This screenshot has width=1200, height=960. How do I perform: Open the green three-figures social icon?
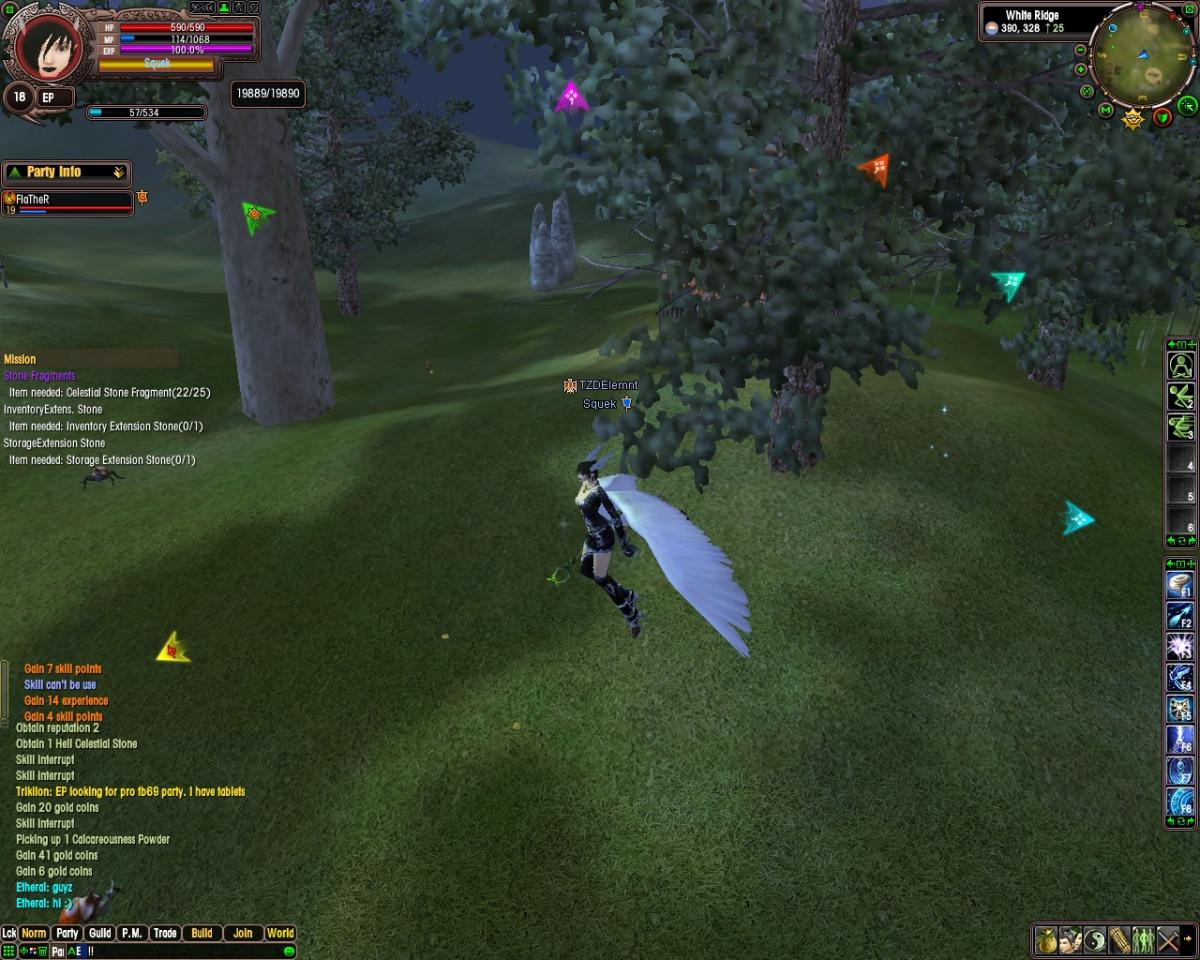point(1143,940)
